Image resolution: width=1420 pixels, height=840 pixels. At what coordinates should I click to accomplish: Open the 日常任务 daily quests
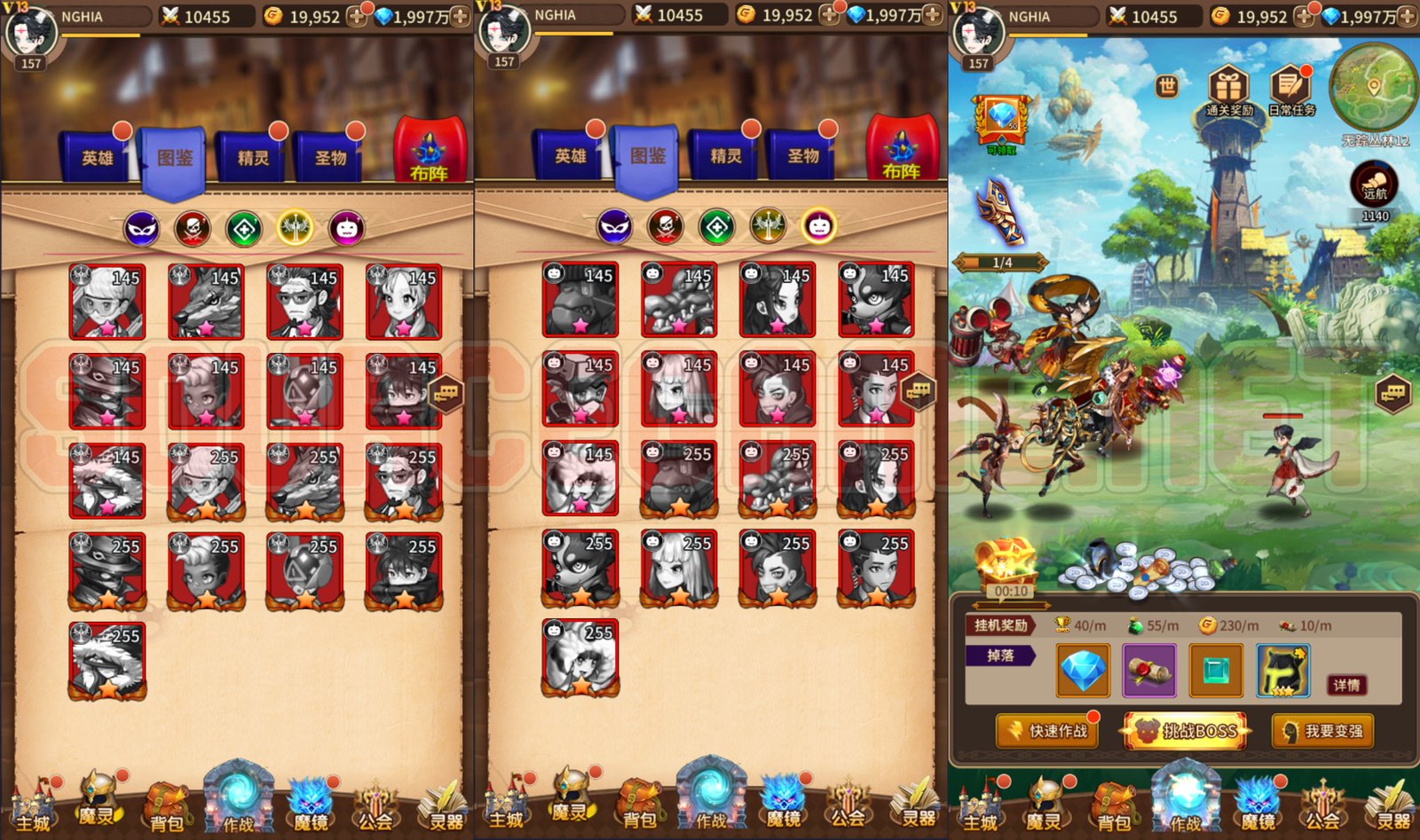(1291, 92)
